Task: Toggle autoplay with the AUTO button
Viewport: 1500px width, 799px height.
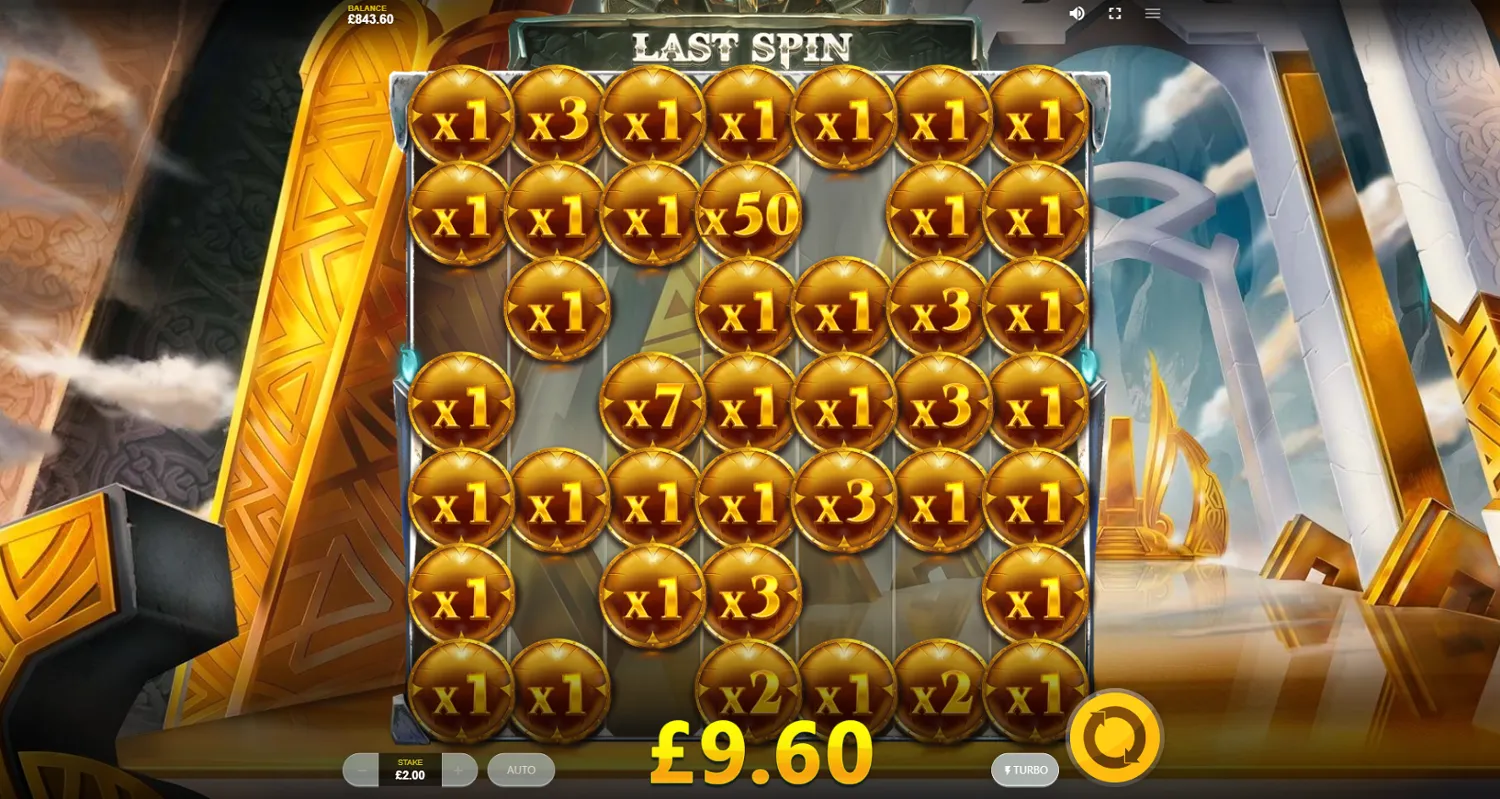Action: 521,770
